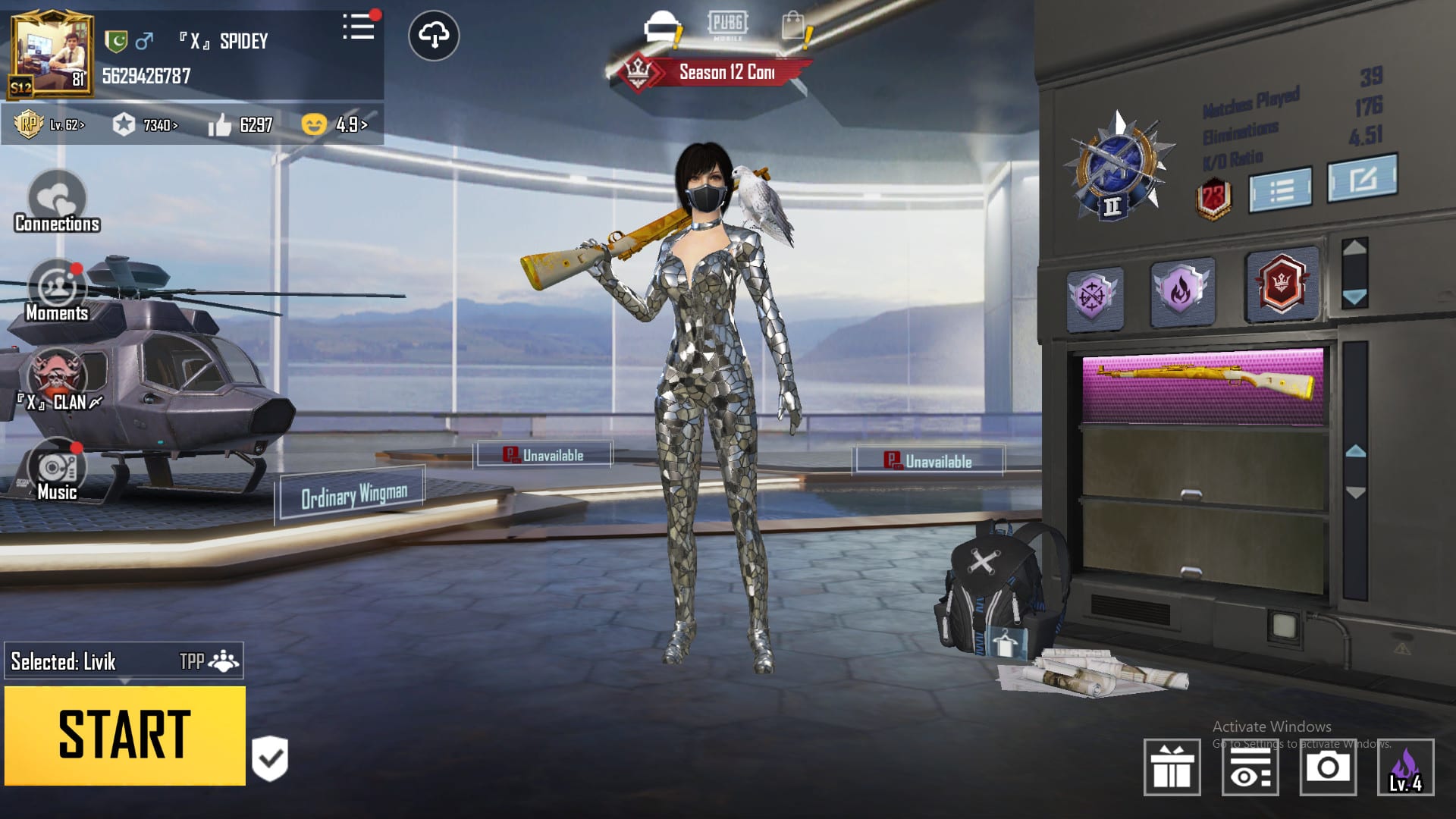Open the Livik map selection panel

point(124,661)
